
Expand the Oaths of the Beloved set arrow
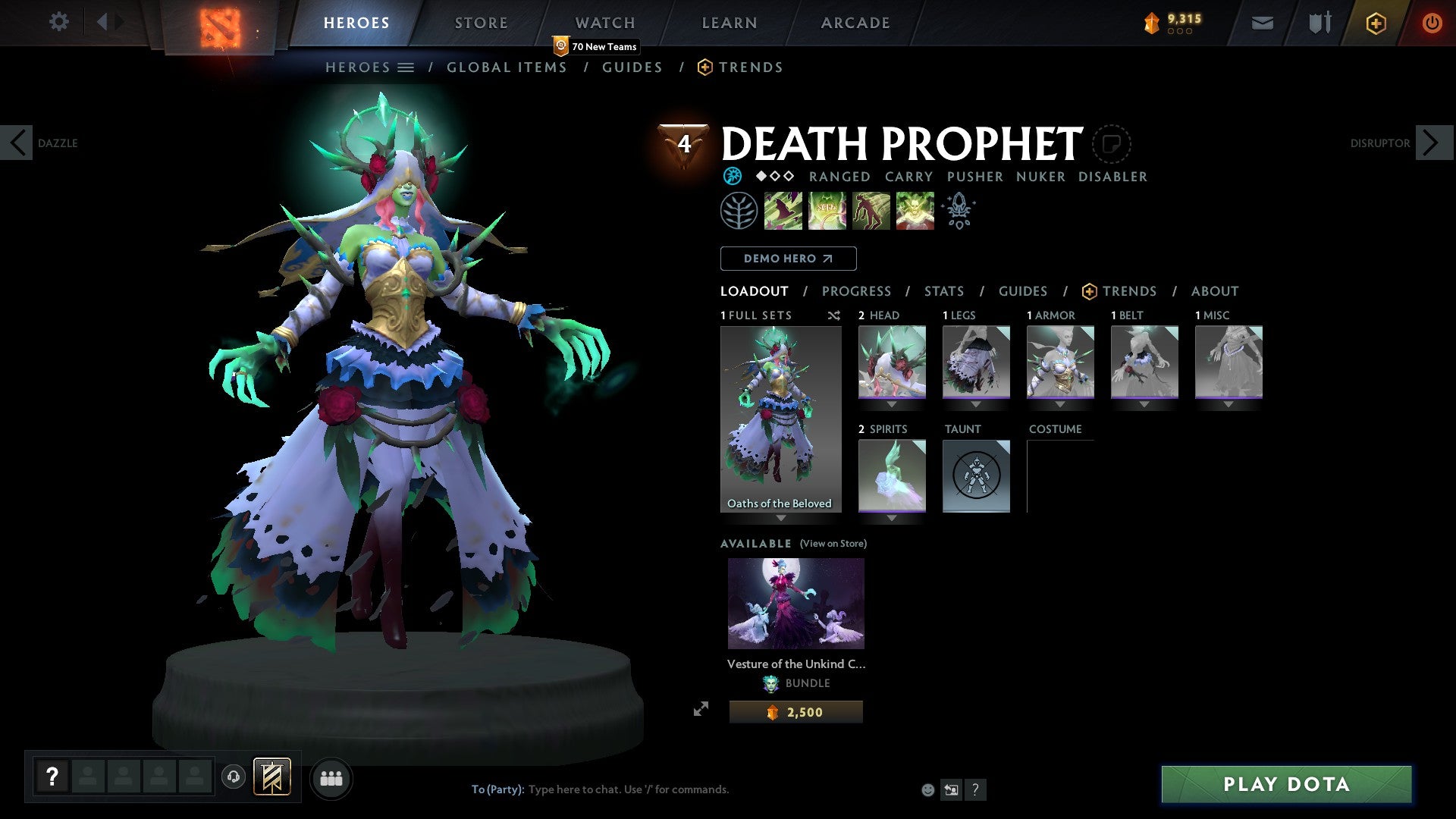(x=780, y=519)
